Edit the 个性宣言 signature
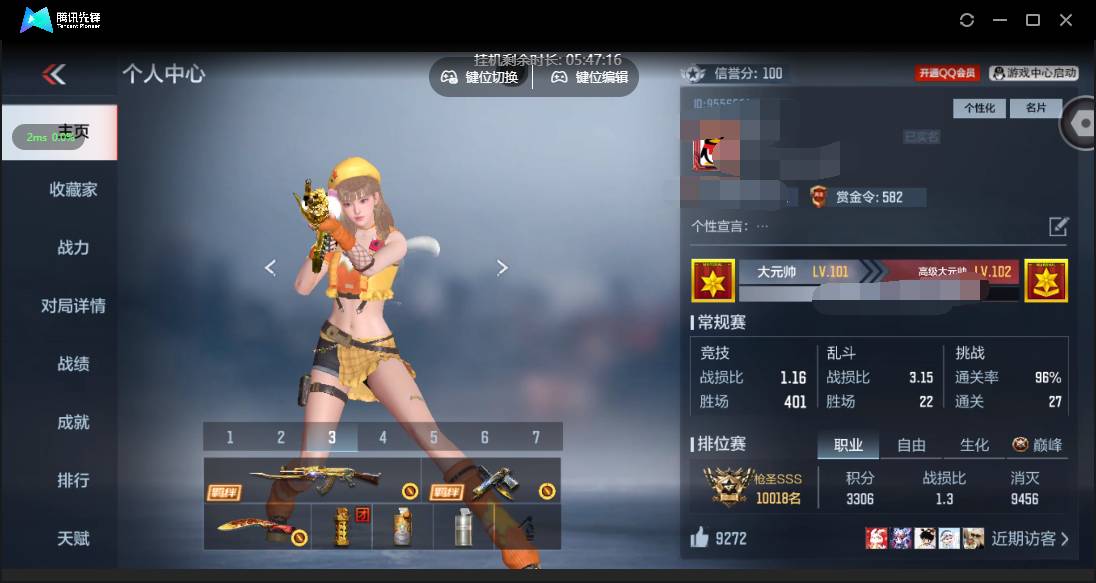Image resolution: width=1096 pixels, height=583 pixels. (x=1058, y=227)
